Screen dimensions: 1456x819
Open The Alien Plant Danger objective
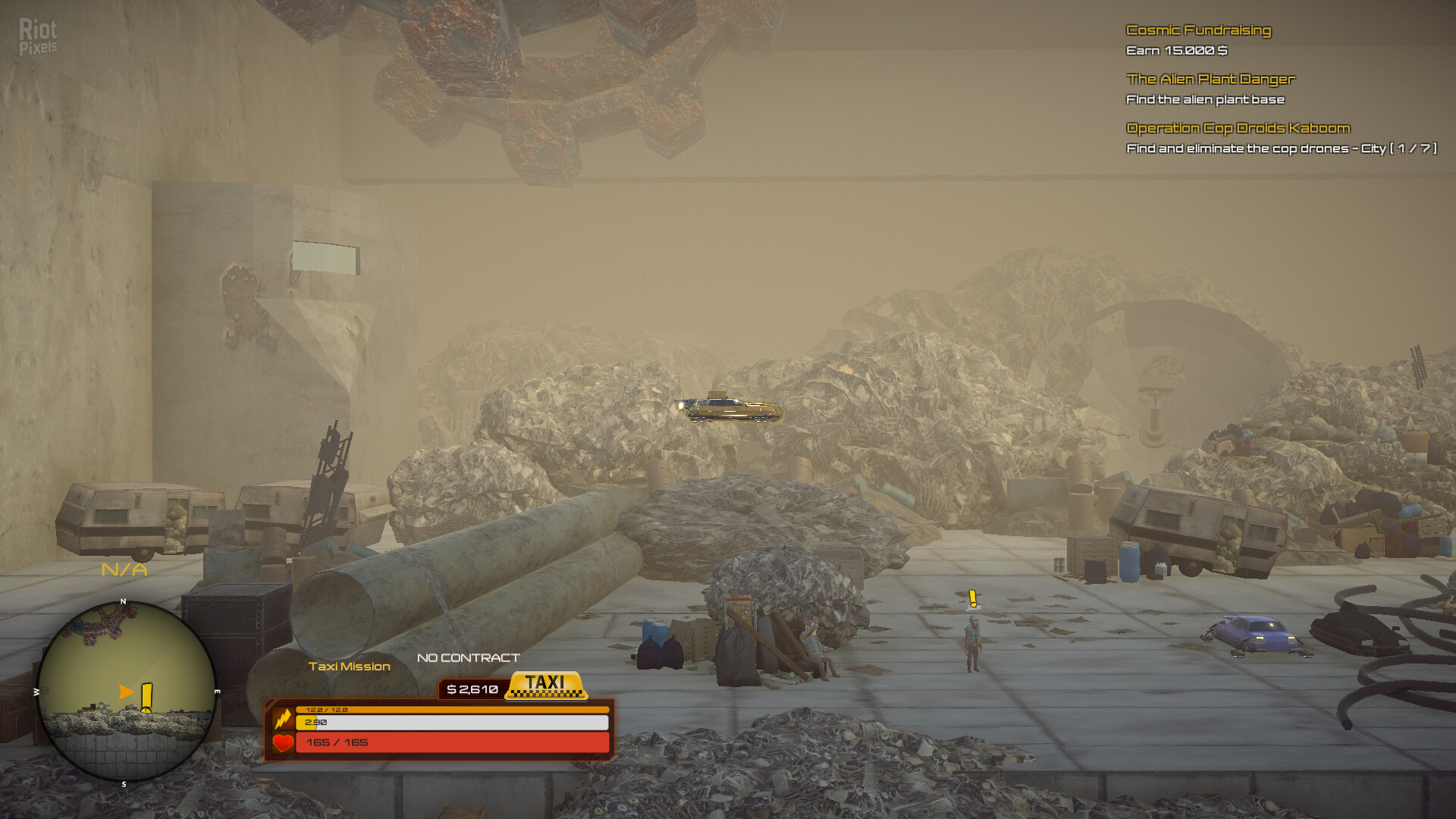click(1210, 79)
